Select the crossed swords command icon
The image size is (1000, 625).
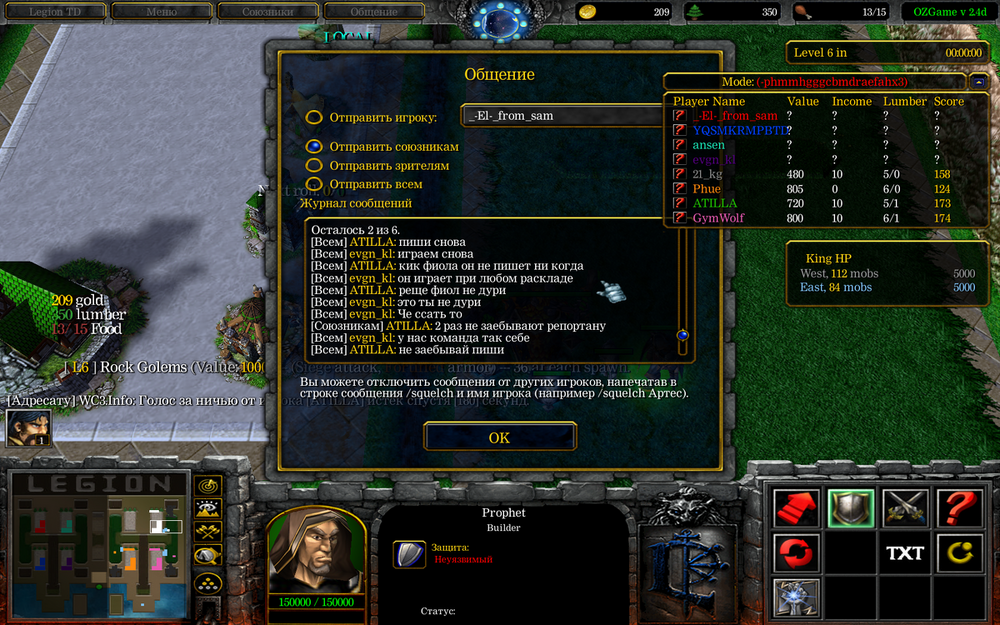click(905, 508)
